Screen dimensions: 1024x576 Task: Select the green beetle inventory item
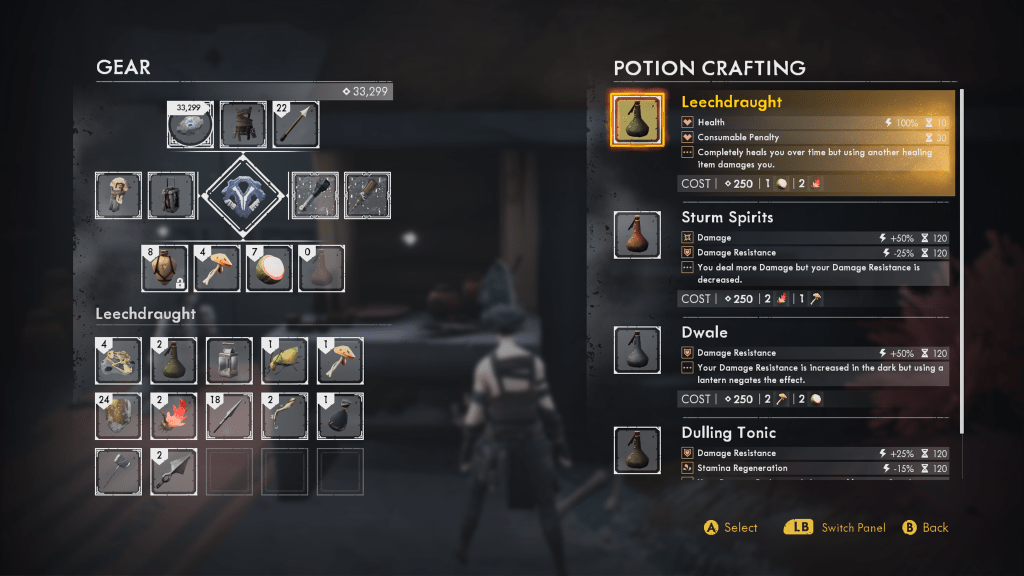[x=285, y=361]
